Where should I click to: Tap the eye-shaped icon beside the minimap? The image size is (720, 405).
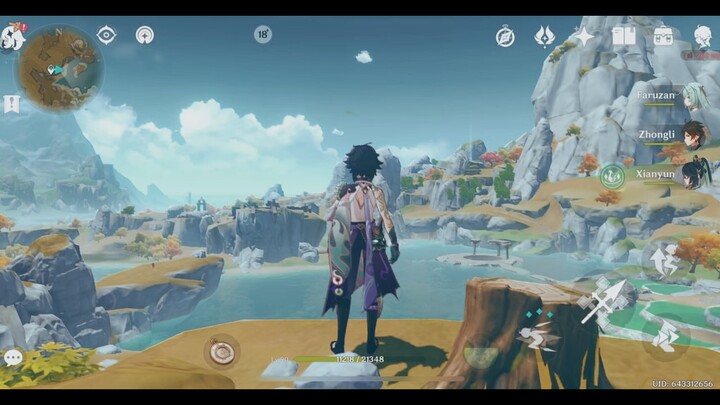click(106, 35)
